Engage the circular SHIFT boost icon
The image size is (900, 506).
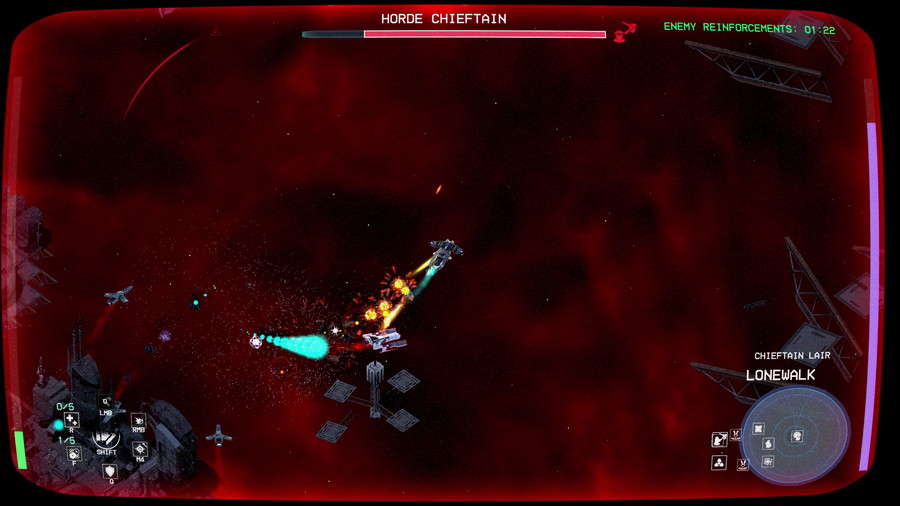106,438
